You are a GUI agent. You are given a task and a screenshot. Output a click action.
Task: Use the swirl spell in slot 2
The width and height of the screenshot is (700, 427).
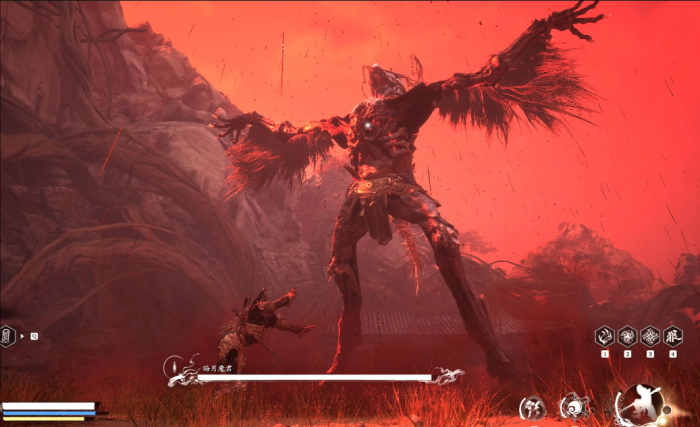tap(627, 336)
